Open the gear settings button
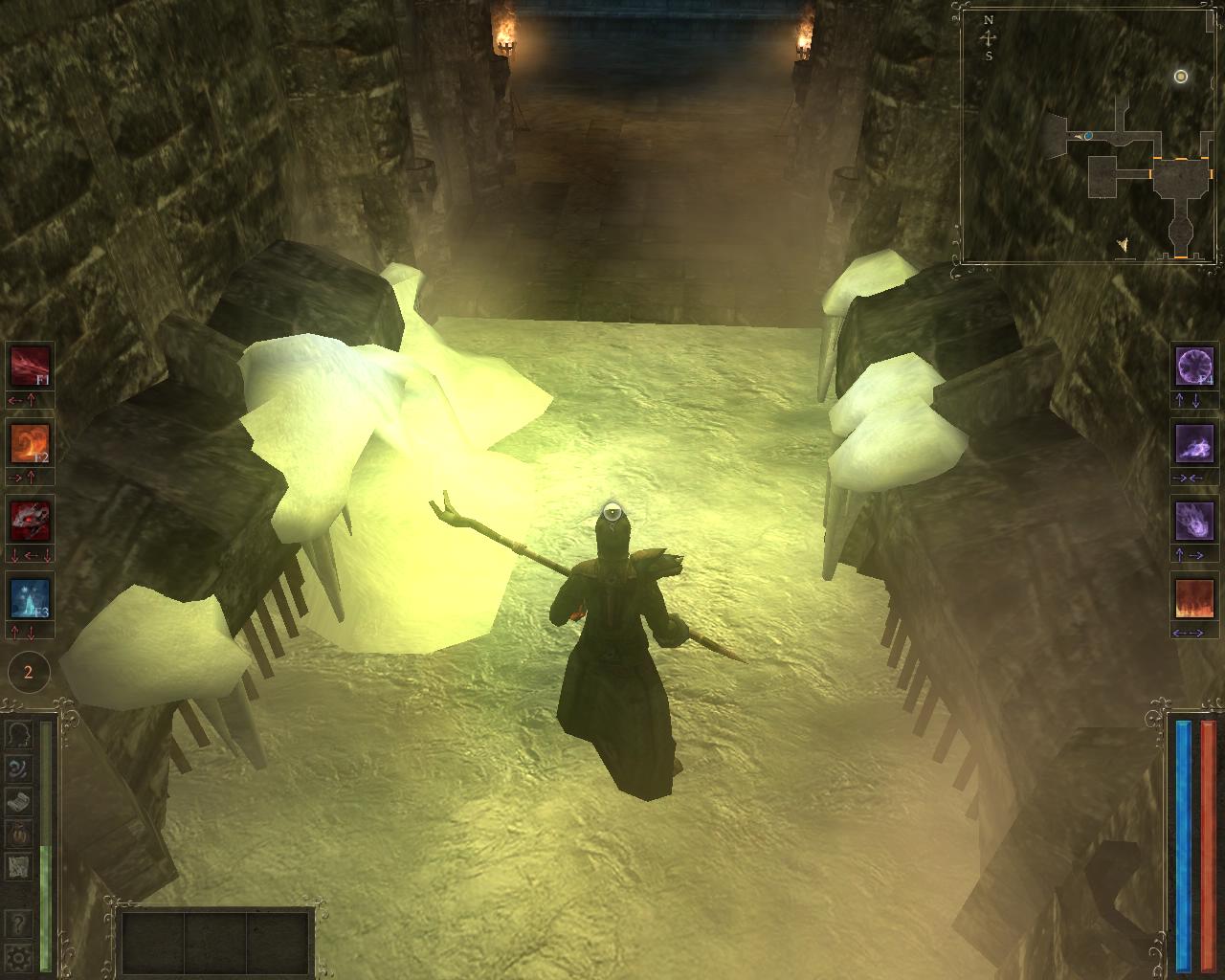Image resolution: width=1225 pixels, height=980 pixels. (x=20, y=956)
